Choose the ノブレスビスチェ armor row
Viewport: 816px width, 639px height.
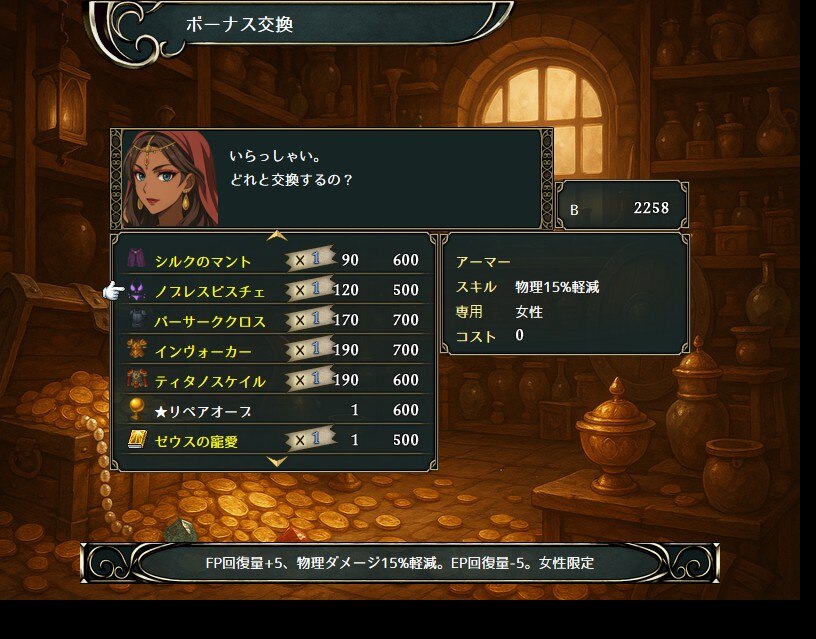click(210, 291)
